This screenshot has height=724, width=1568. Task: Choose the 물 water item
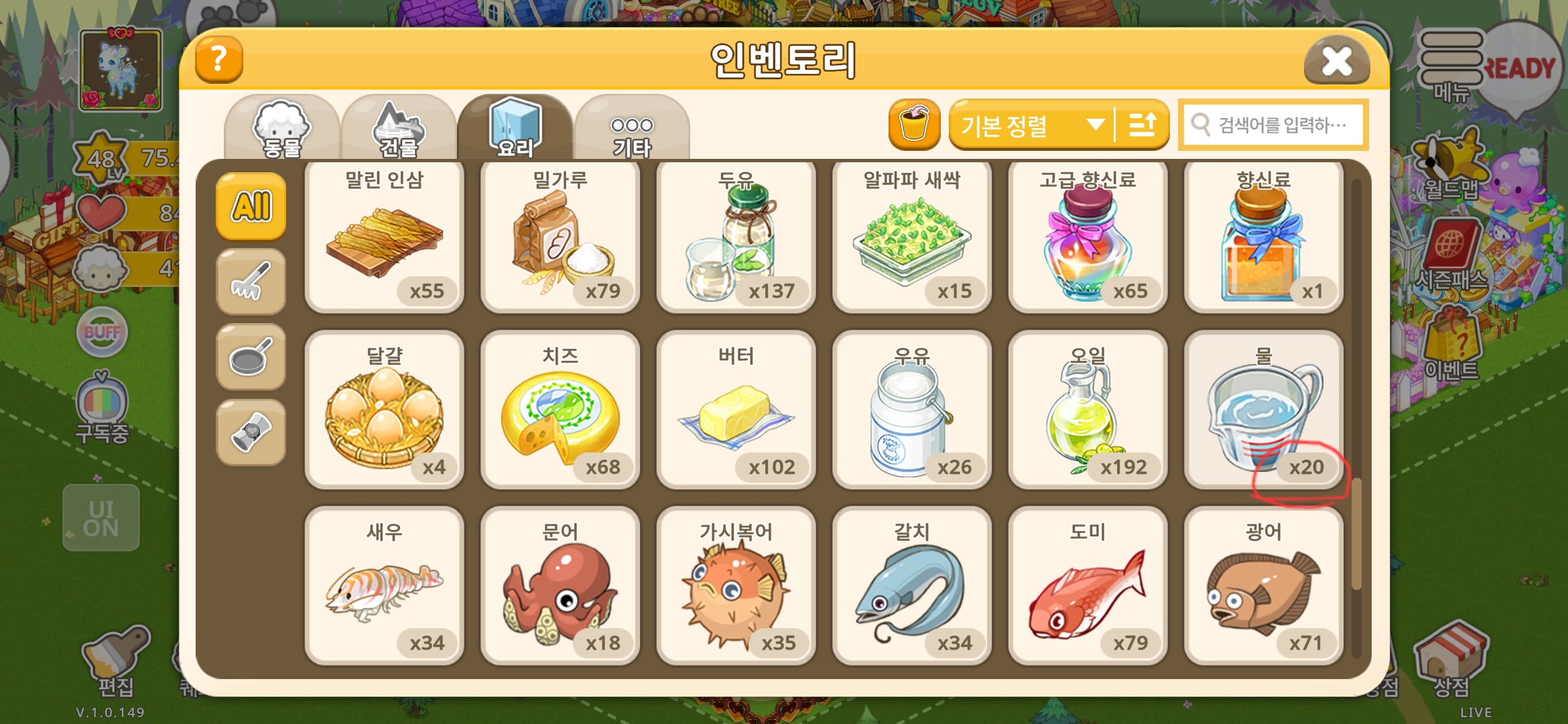point(1263,410)
